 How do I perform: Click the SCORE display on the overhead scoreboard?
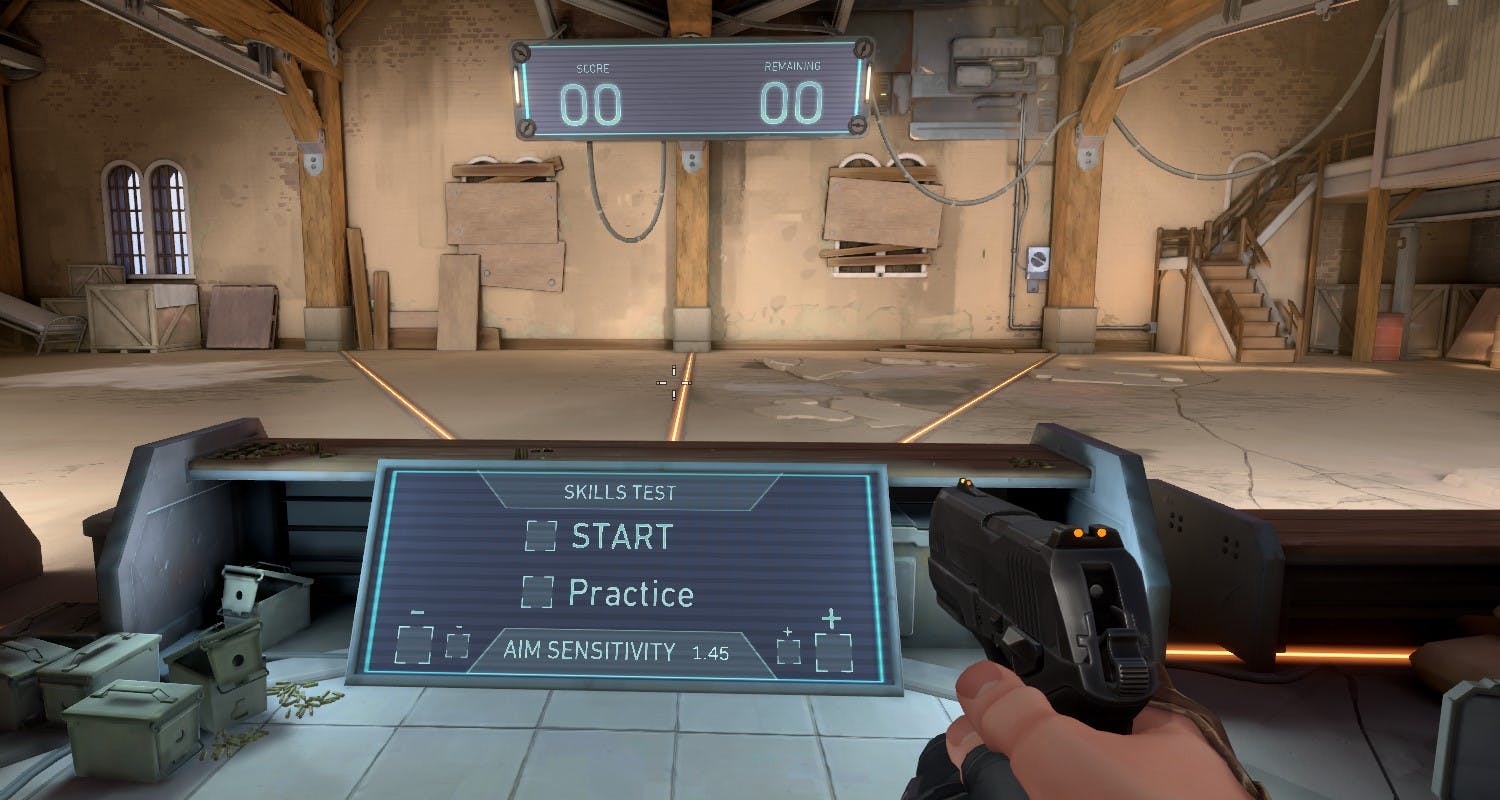pyautogui.click(x=592, y=100)
